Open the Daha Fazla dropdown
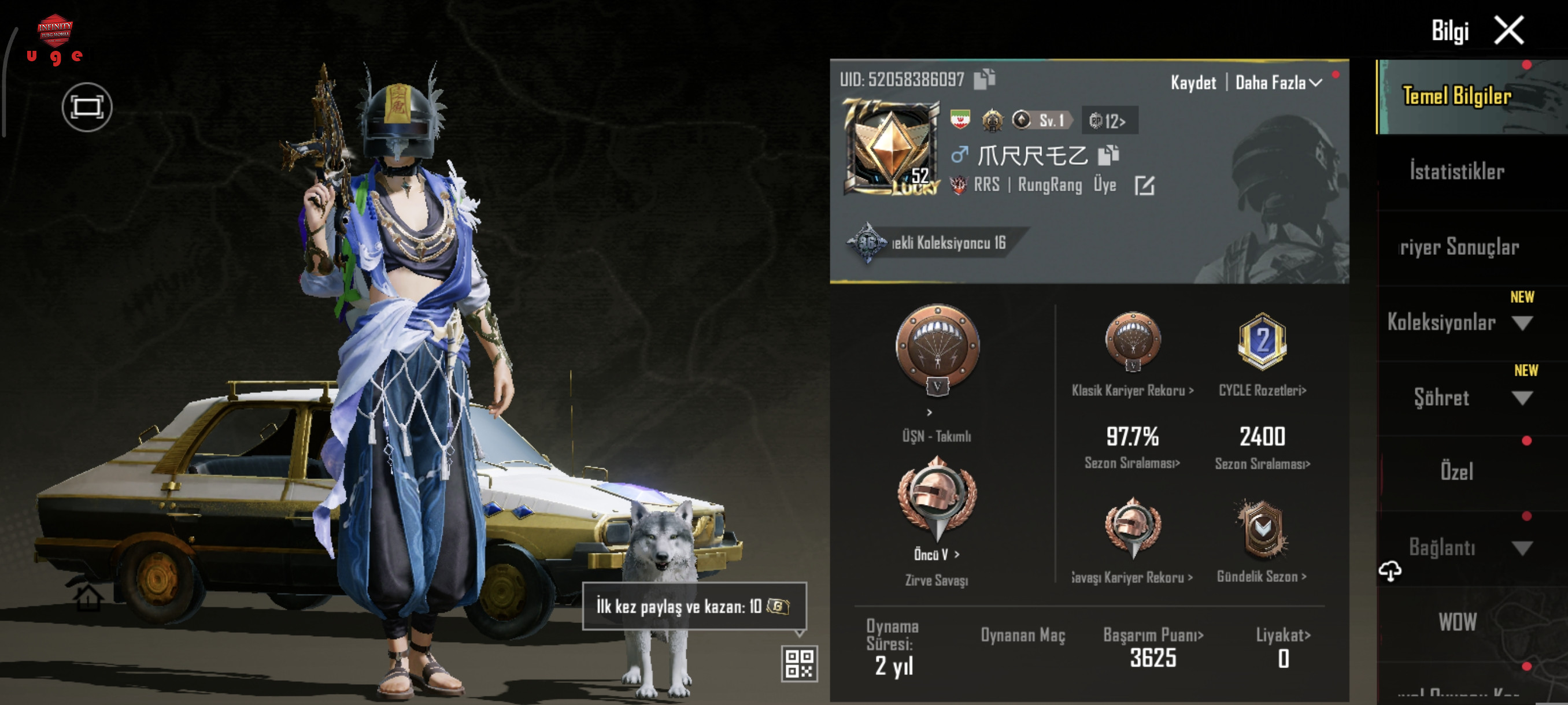The width and height of the screenshot is (1568, 705). click(x=1278, y=83)
